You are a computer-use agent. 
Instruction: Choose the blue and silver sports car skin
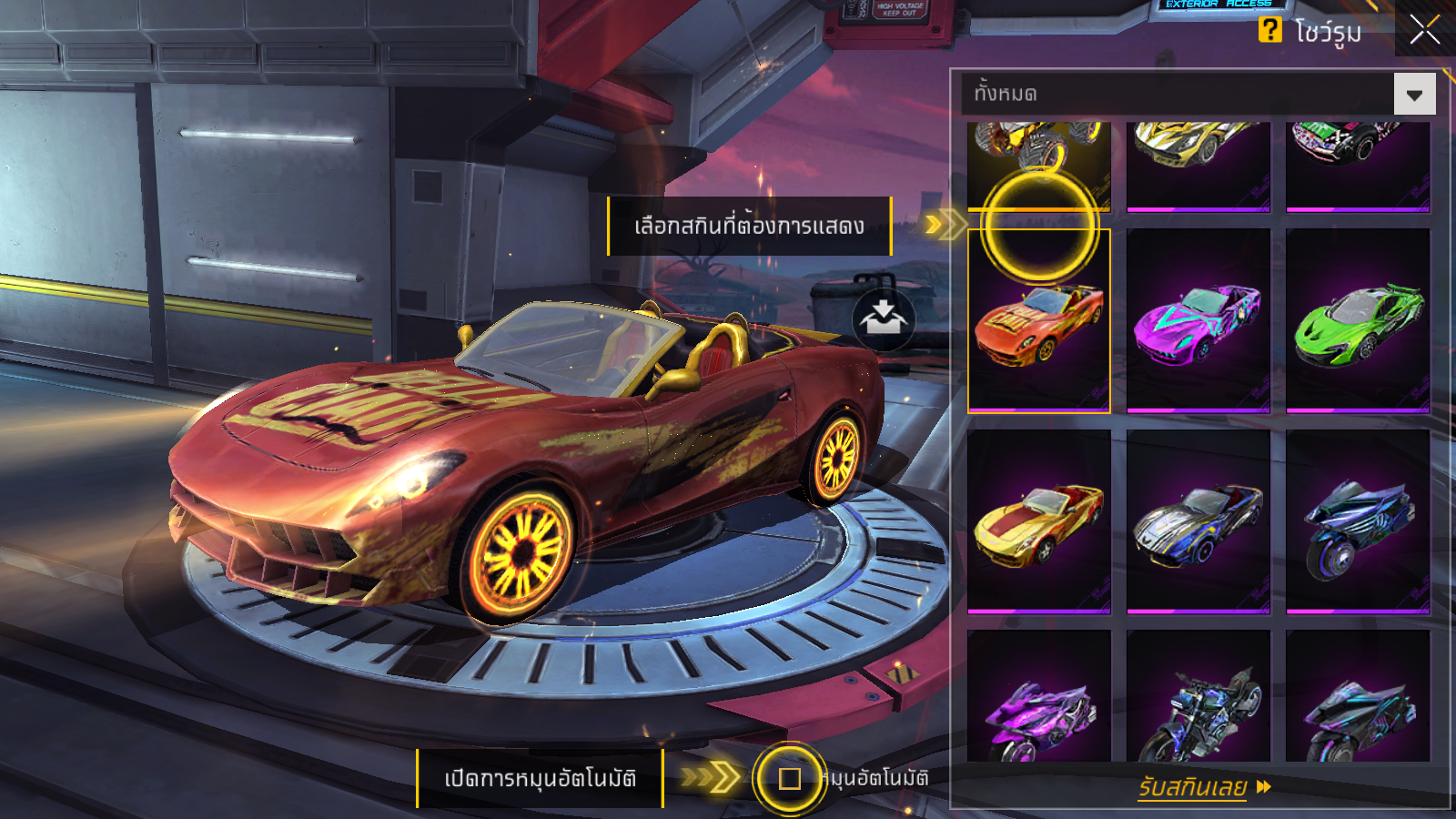1198,521
